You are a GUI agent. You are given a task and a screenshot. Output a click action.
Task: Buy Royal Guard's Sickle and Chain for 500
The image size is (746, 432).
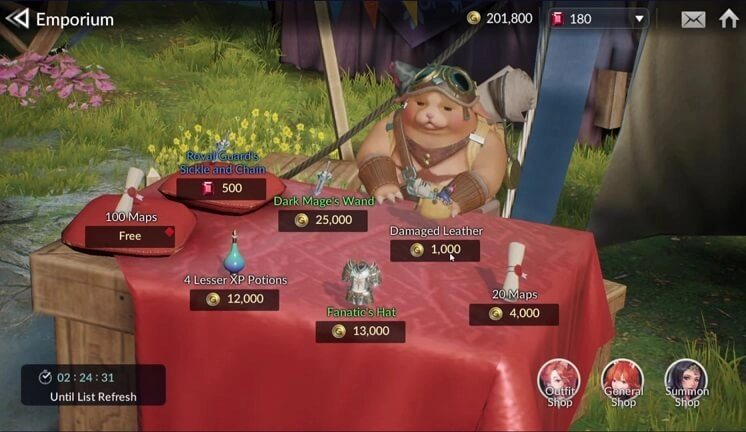pyautogui.click(x=221, y=188)
